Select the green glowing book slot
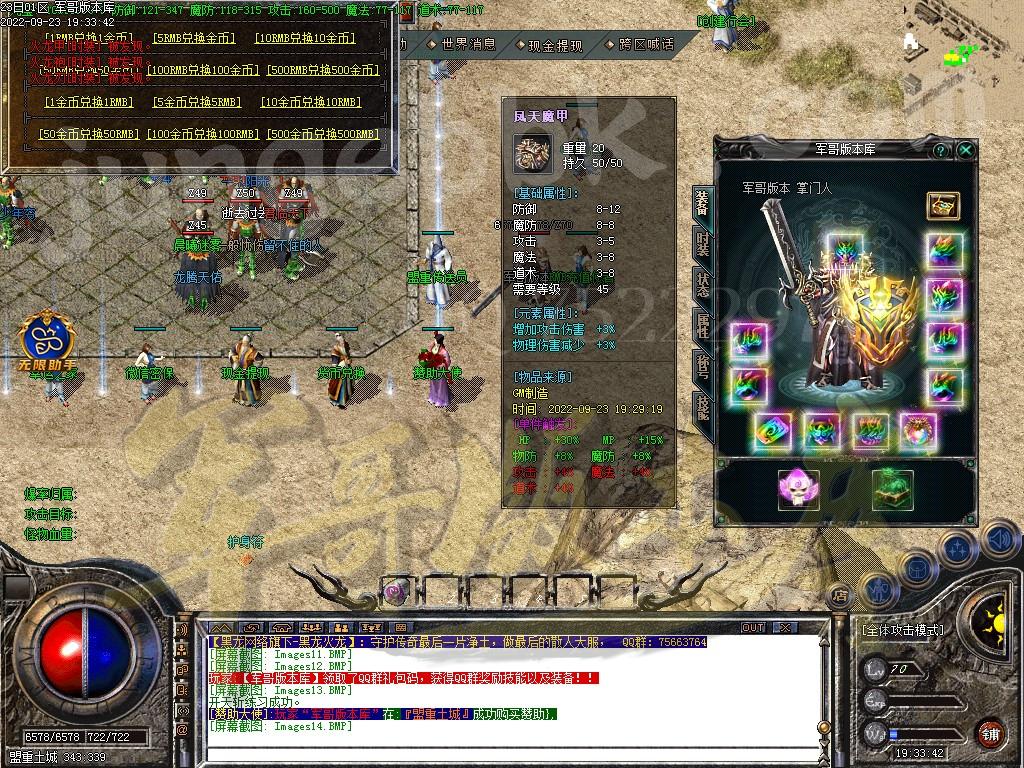Screen dimensions: 1024x768 pyautogui.click(x=892, y=490)
